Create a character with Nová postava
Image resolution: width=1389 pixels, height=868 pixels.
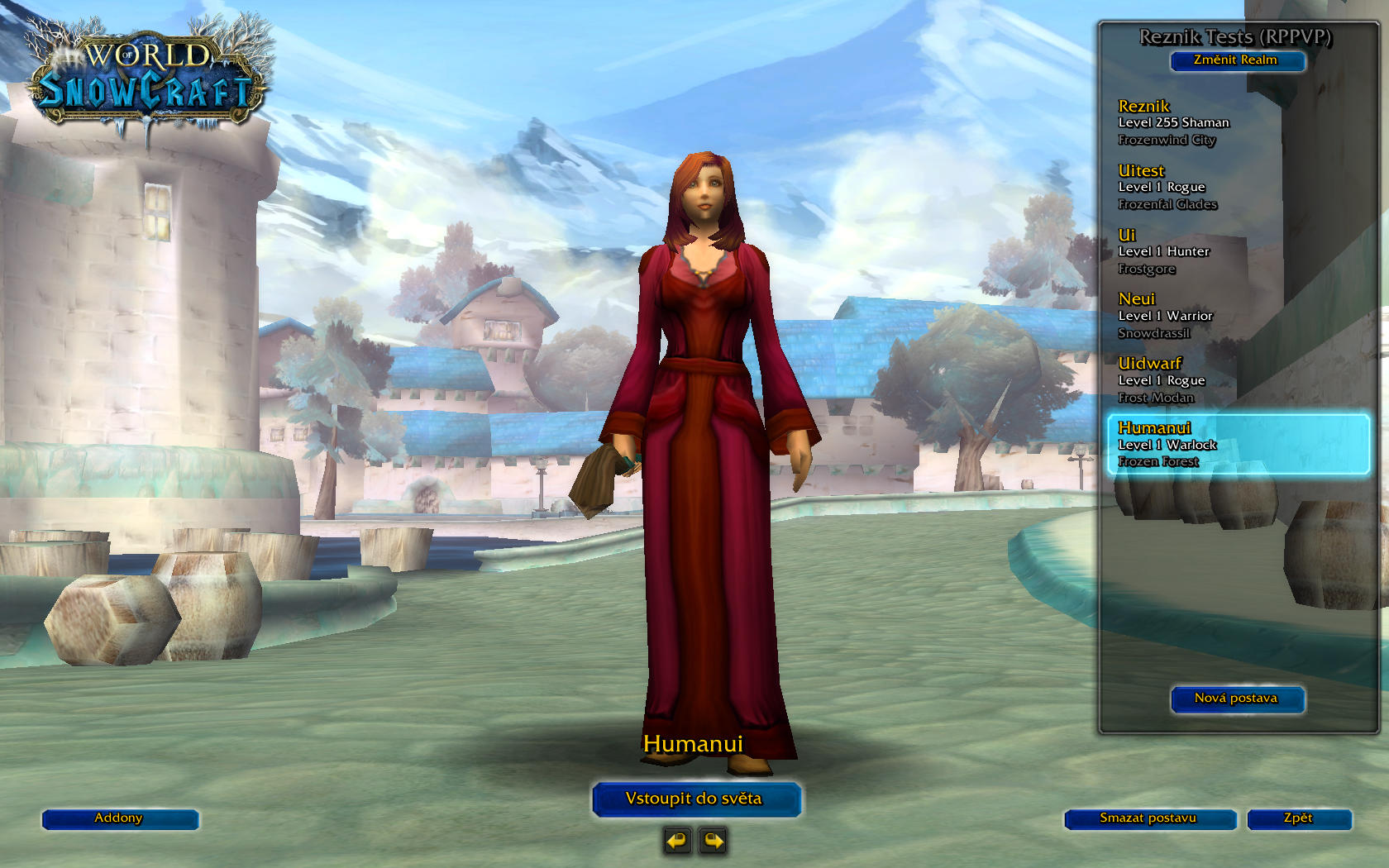tap(1237, 699)
